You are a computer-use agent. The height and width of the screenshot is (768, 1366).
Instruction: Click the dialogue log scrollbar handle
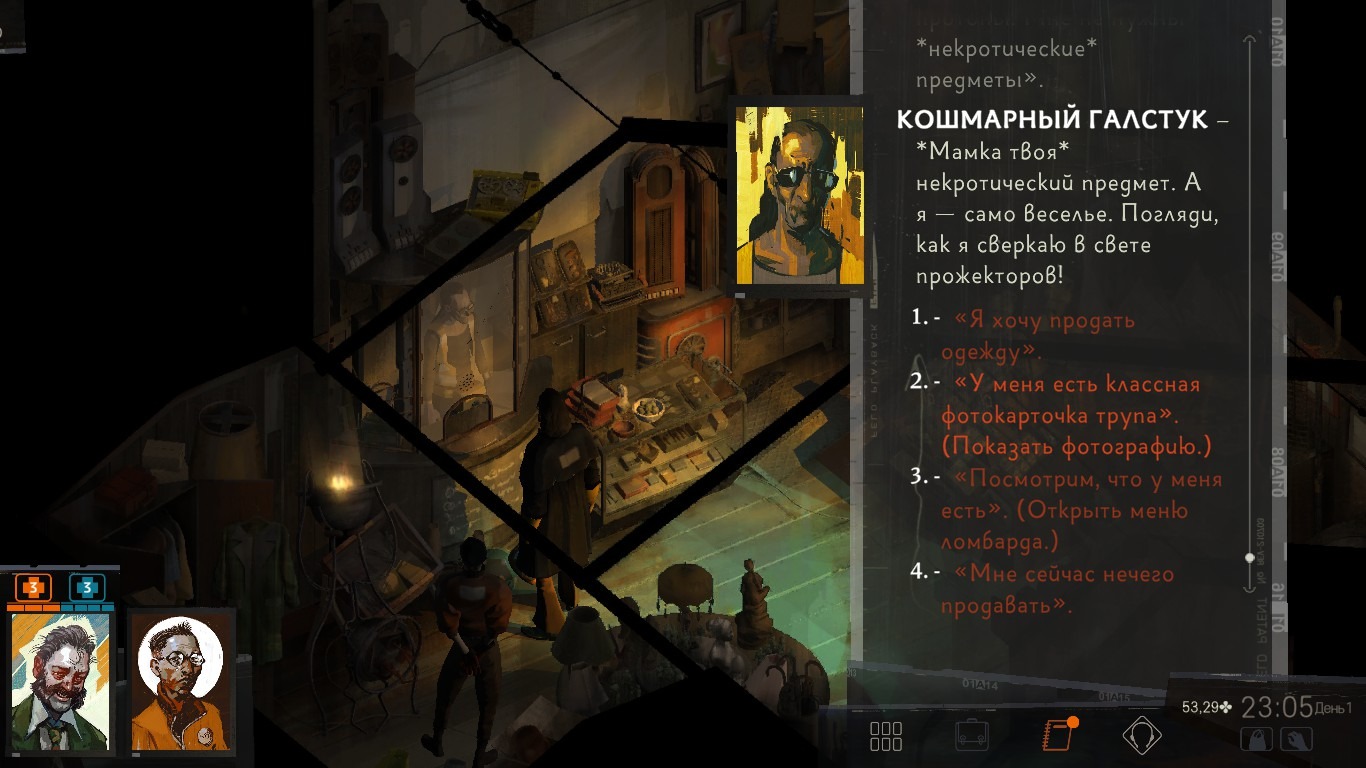coord(1250,558)
